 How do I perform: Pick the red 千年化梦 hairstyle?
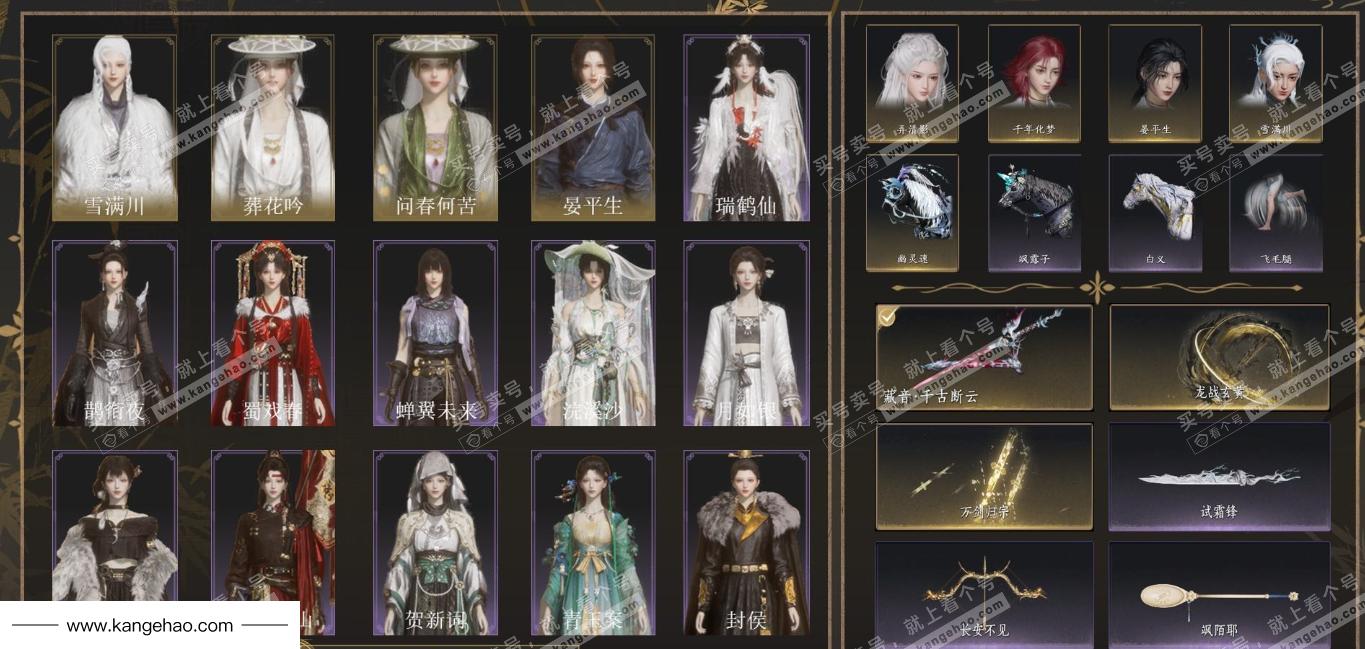[x=1034, y=83]
